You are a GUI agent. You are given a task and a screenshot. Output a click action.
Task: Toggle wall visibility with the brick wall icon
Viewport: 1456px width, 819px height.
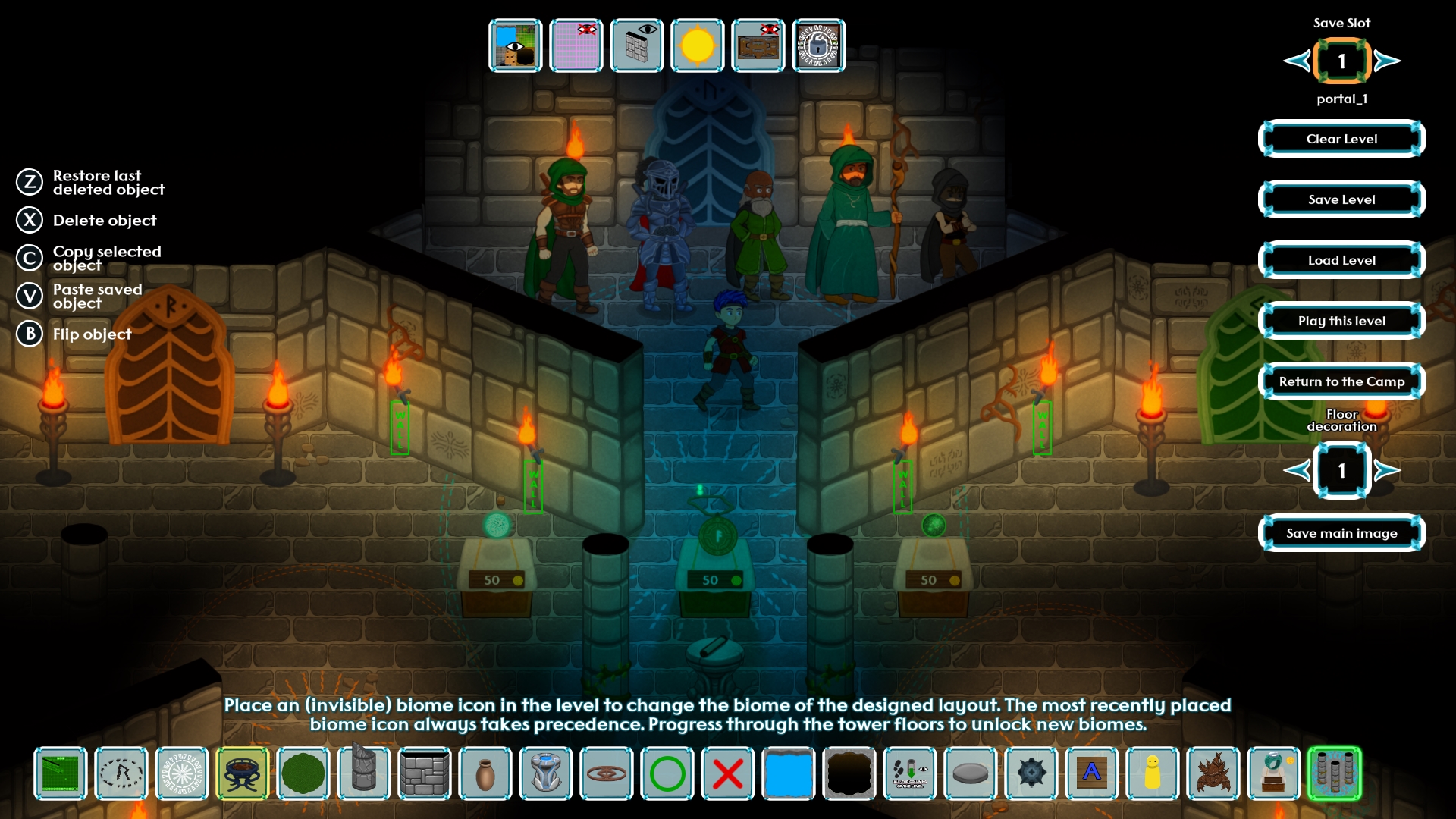tap(637, 45)
